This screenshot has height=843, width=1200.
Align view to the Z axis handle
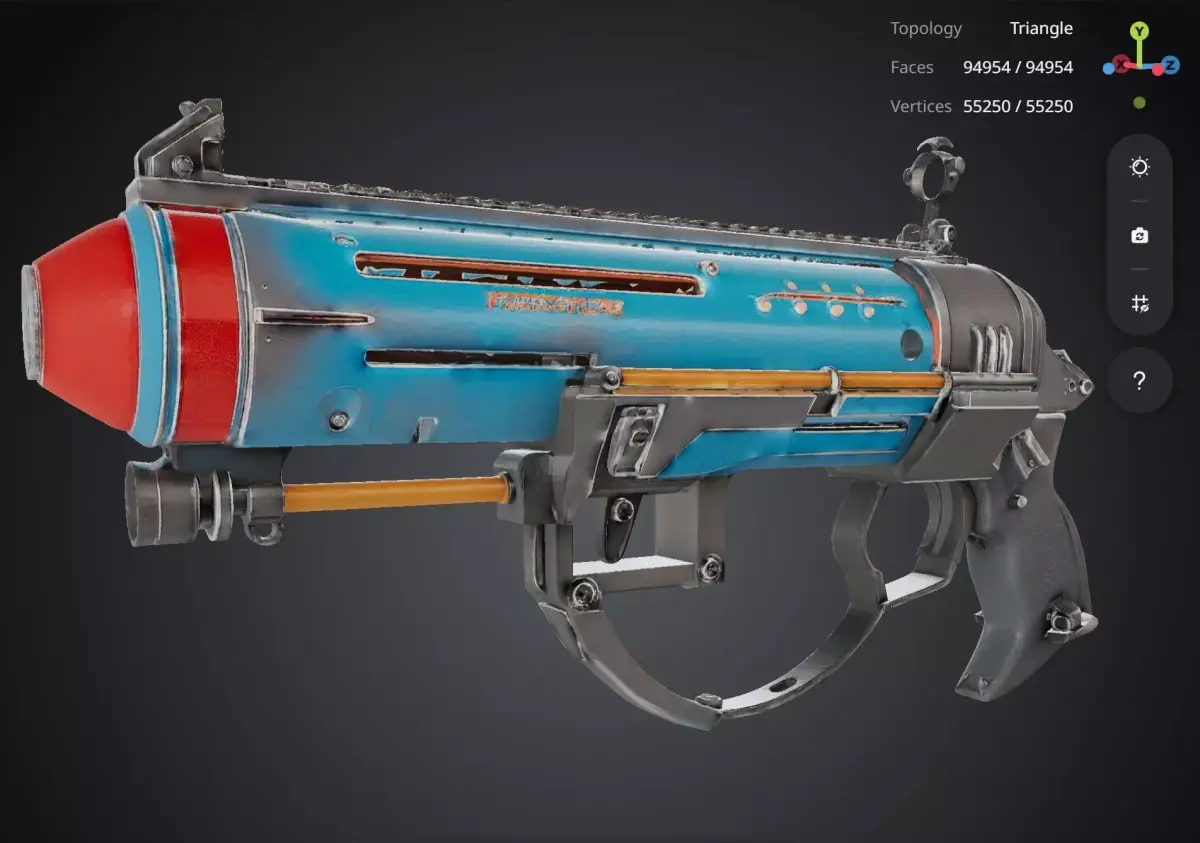[1169, 64]
